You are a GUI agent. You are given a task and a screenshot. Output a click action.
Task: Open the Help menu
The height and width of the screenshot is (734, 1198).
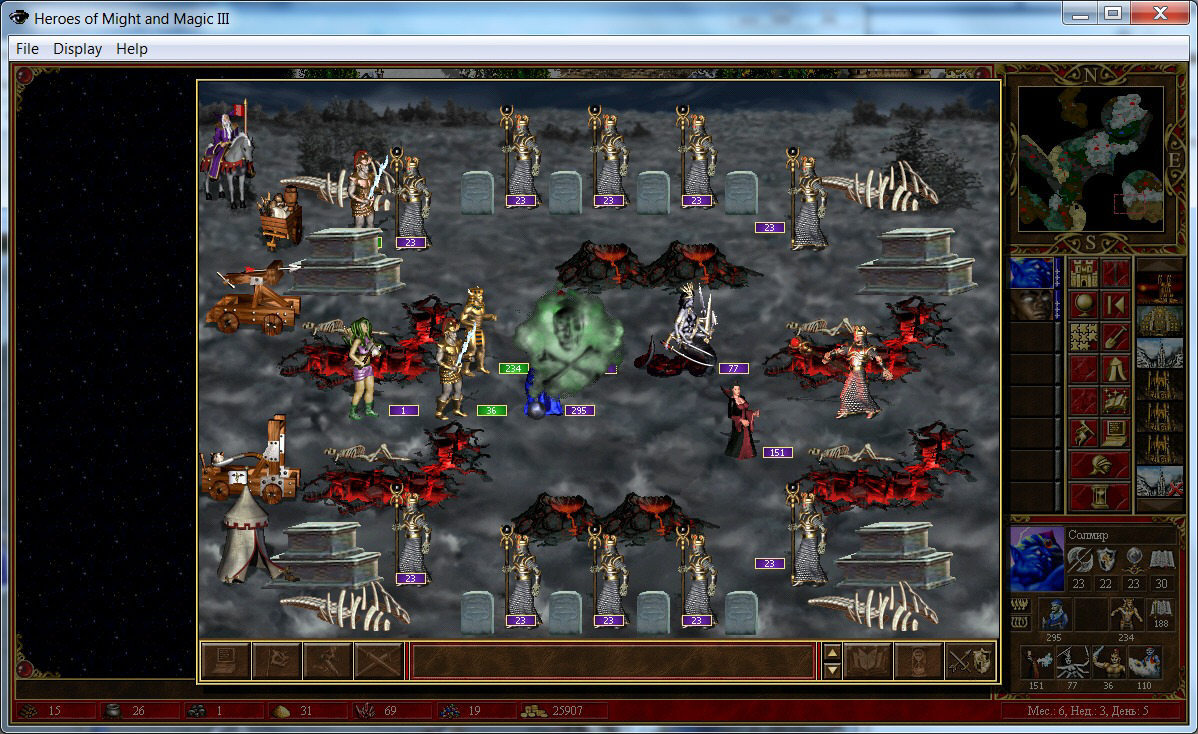(x=131, y=49)
